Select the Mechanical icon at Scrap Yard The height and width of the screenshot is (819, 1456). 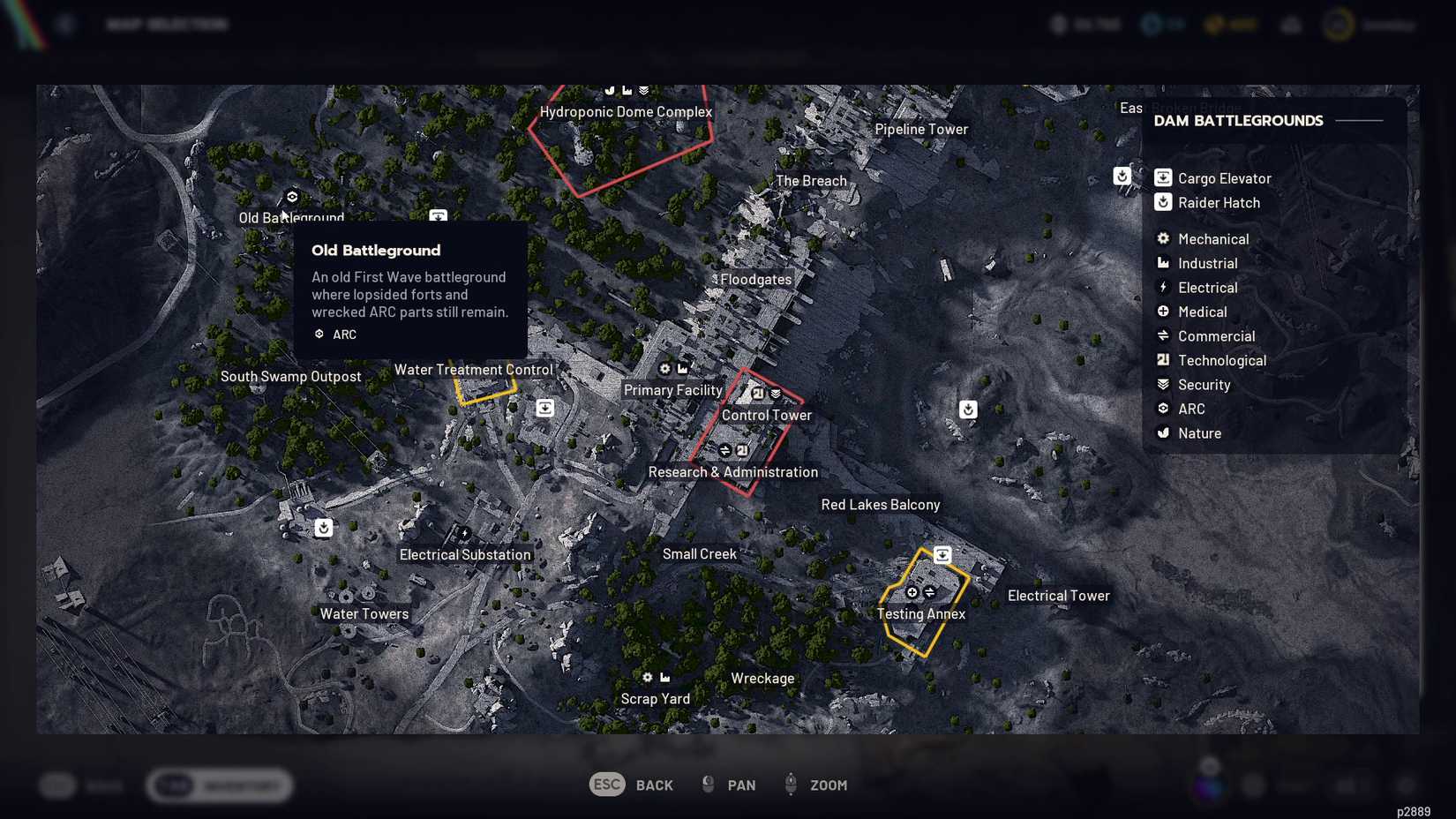coord(647,676)
